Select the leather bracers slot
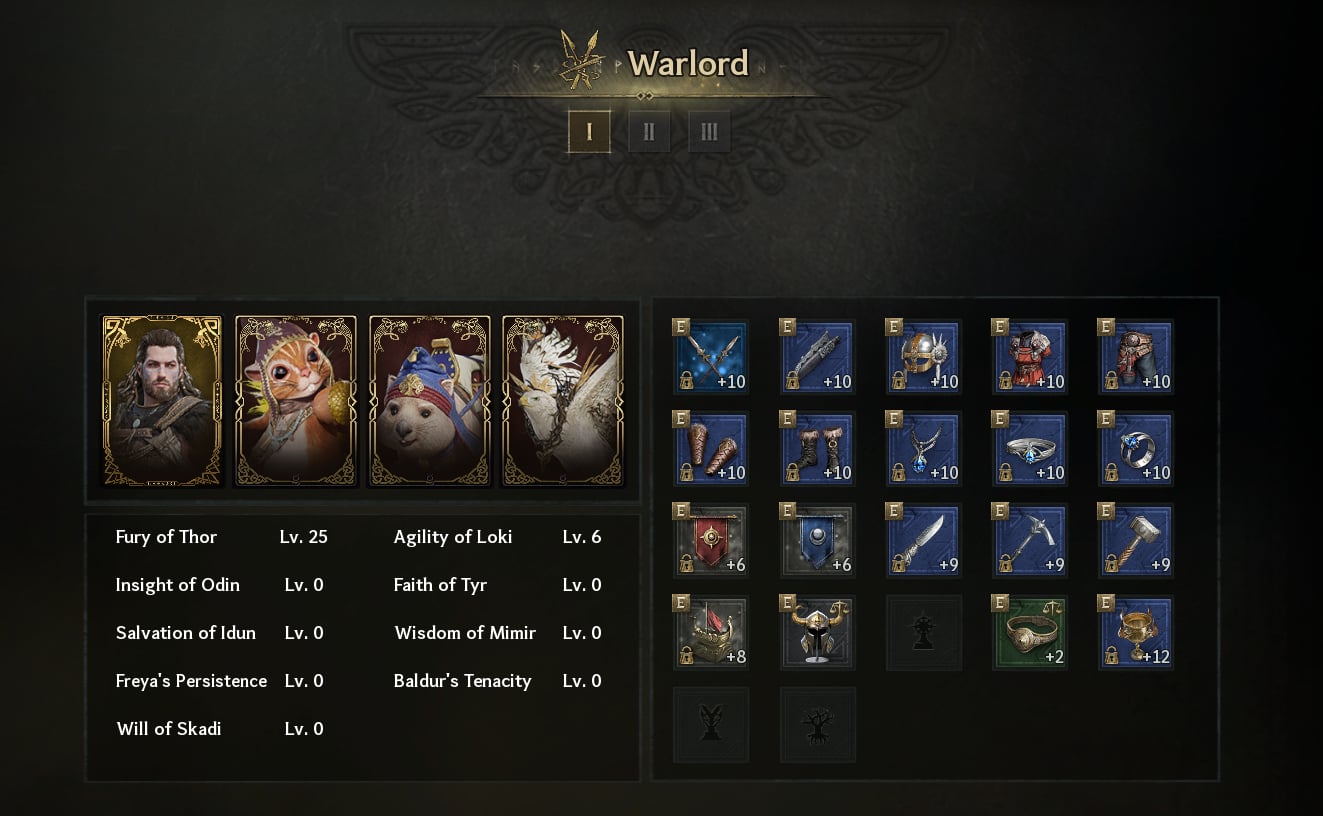The image size is (1323, 816). tap(711, 449)
